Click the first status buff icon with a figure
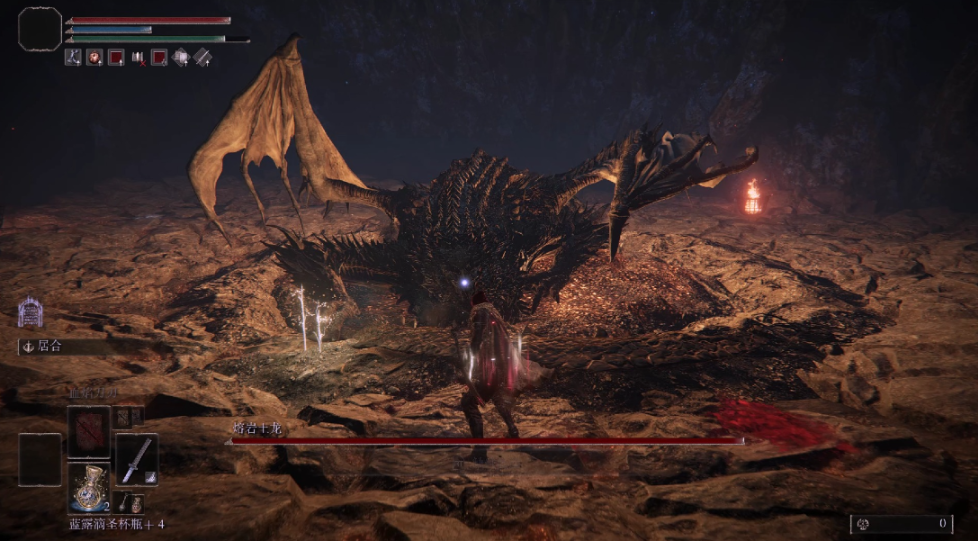978x541 pixels. point(73,57)
